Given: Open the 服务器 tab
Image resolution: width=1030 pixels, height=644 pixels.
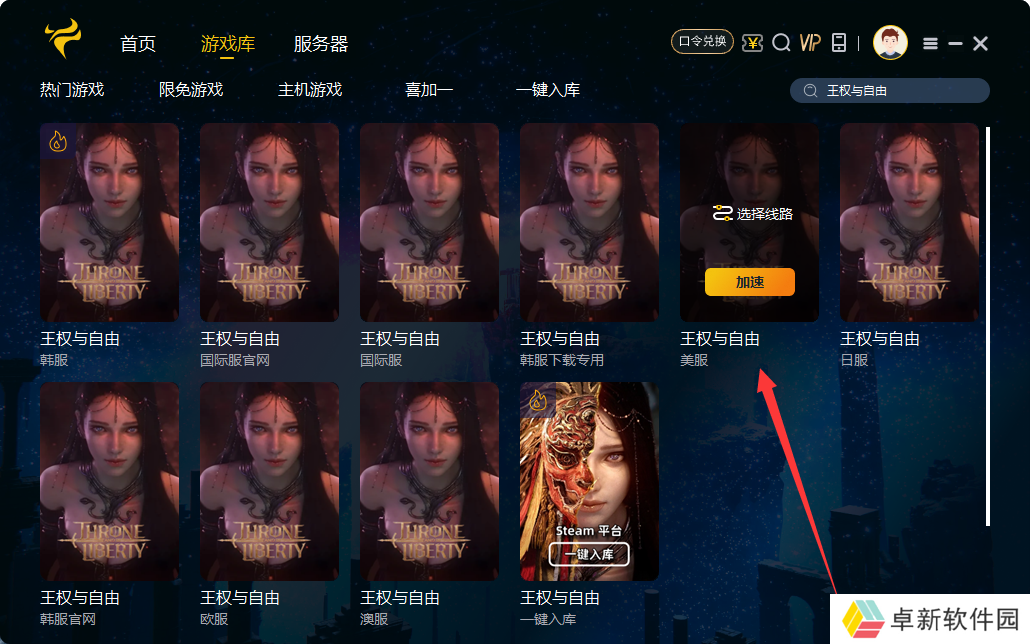Looking at the screenshot, I should (x=321, y=44).
